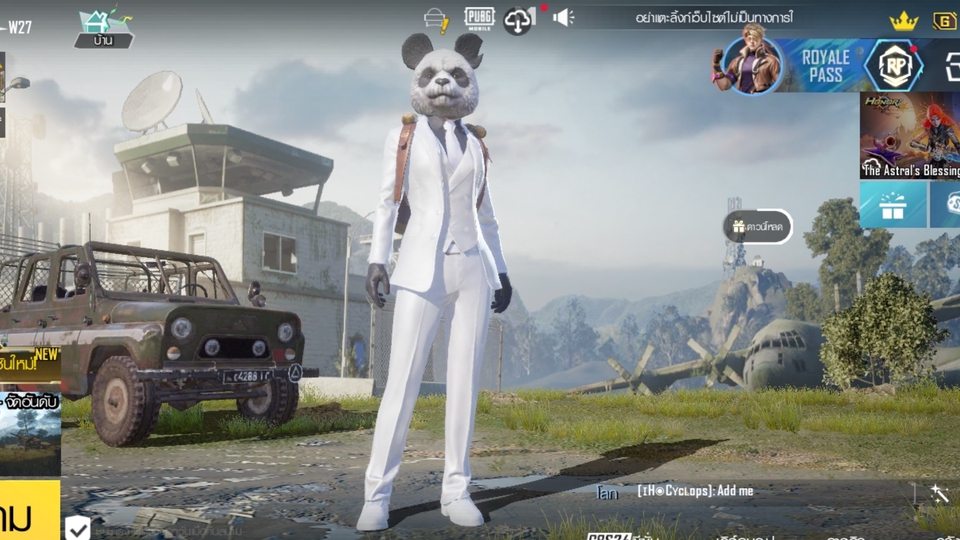Open the ranking map thumbnail
The image size is (960, 540).
[30, 435]
